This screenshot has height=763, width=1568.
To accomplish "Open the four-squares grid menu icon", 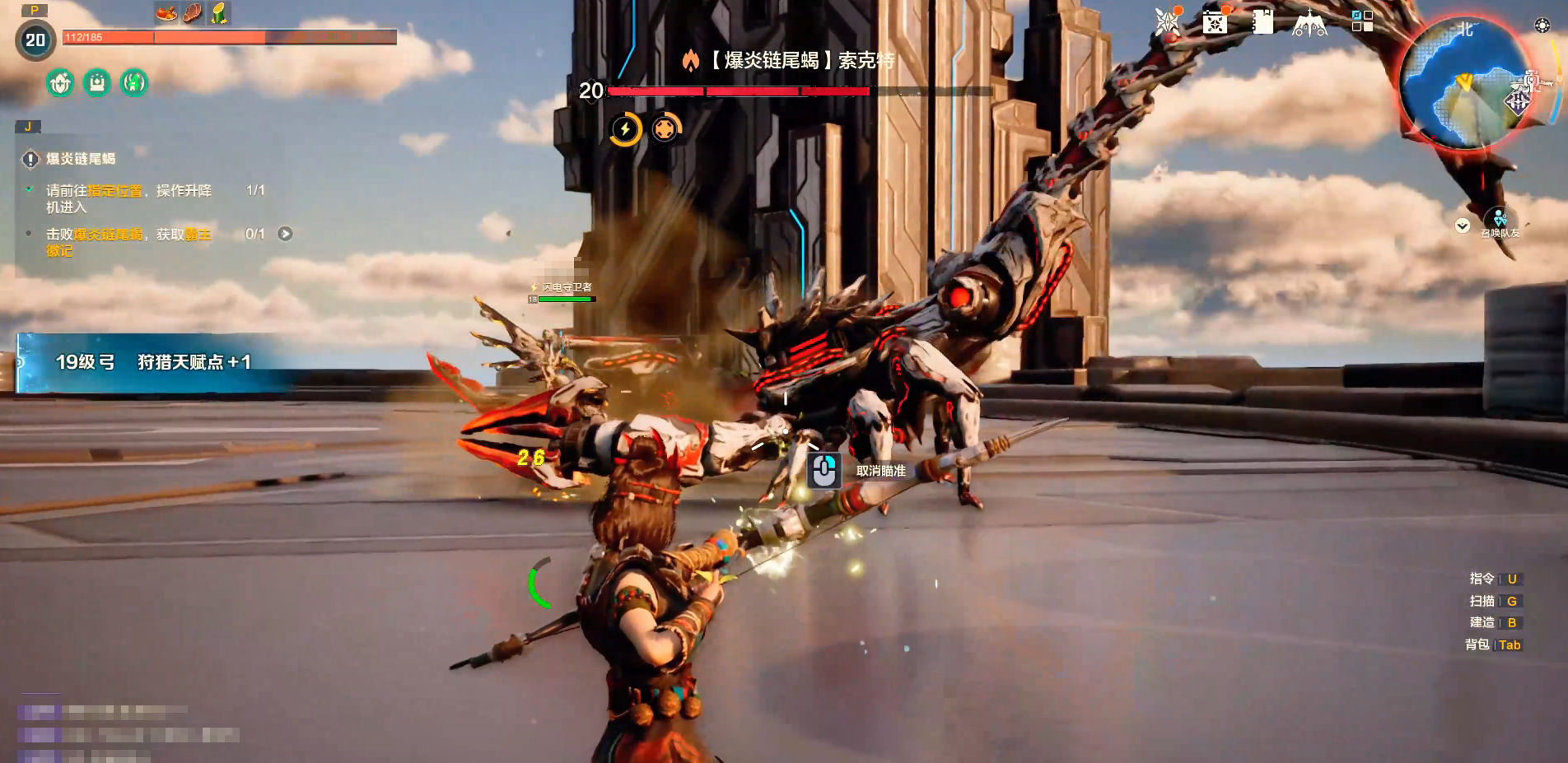I will [x=1362, y=21].
